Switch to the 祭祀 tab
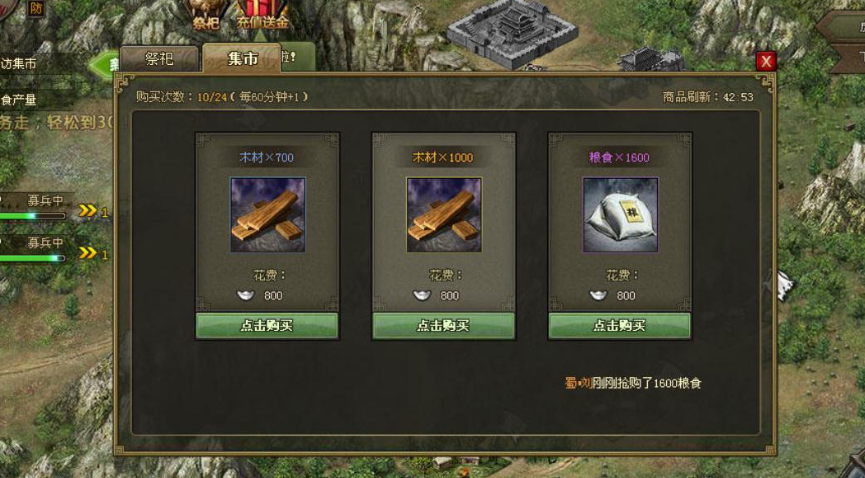The width and height of the screenshot is (865, 478). pos(160,59)
